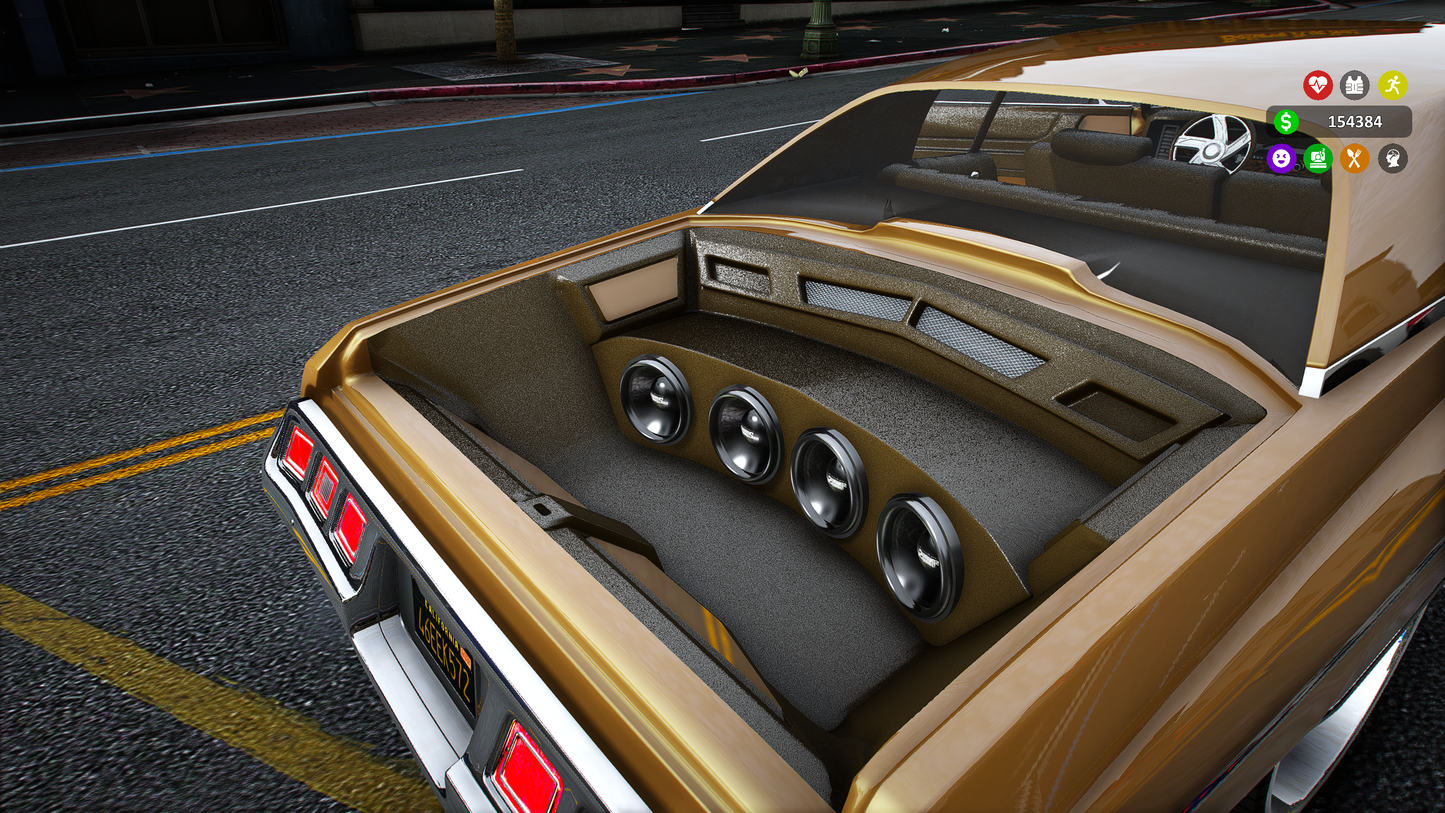Click the orange hunger utensils icon
The image size is (1445, 813).
click(x=1355, y=158)
